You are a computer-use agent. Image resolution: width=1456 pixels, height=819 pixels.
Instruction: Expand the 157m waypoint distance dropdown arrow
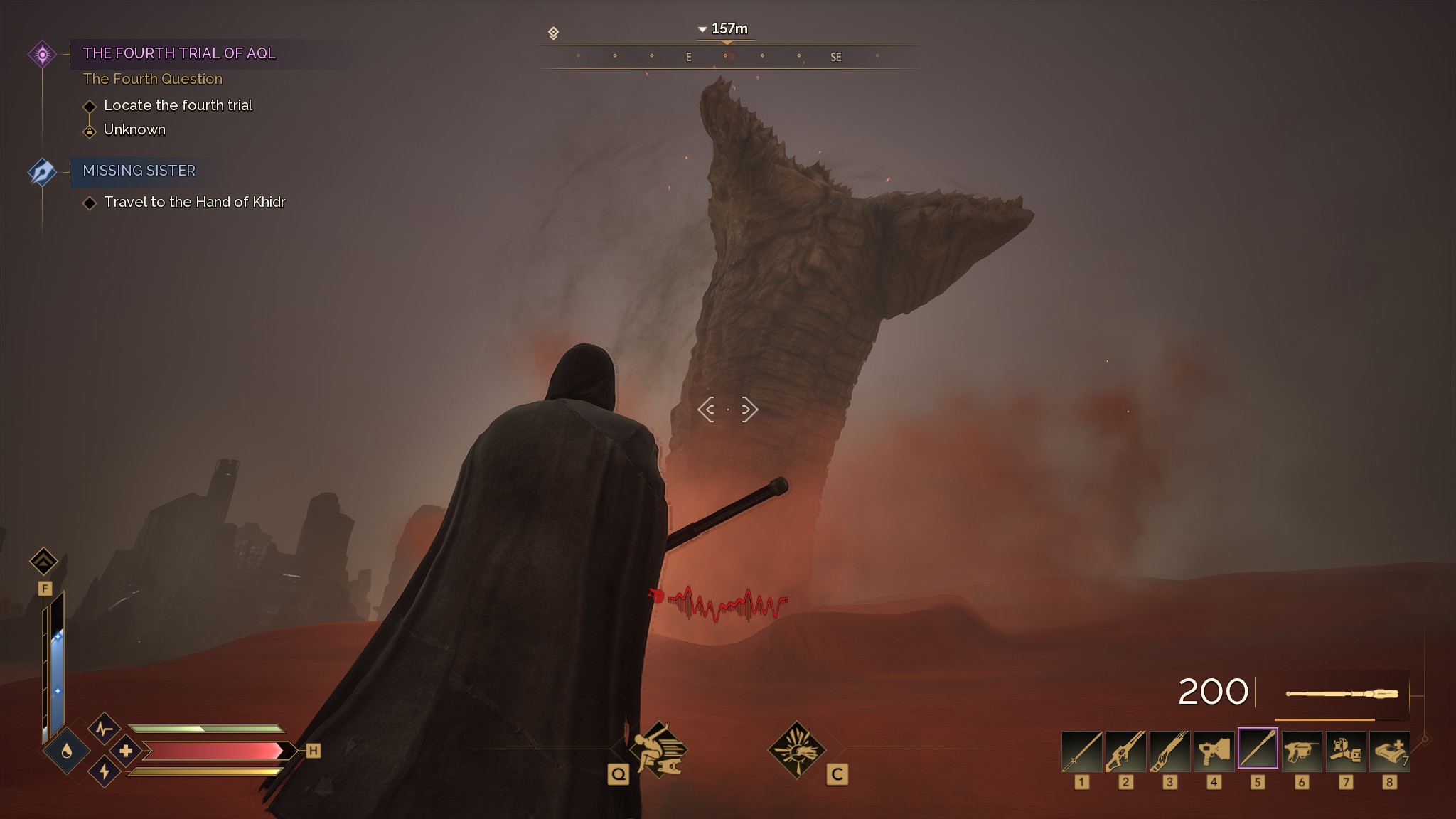pos(702,29)
